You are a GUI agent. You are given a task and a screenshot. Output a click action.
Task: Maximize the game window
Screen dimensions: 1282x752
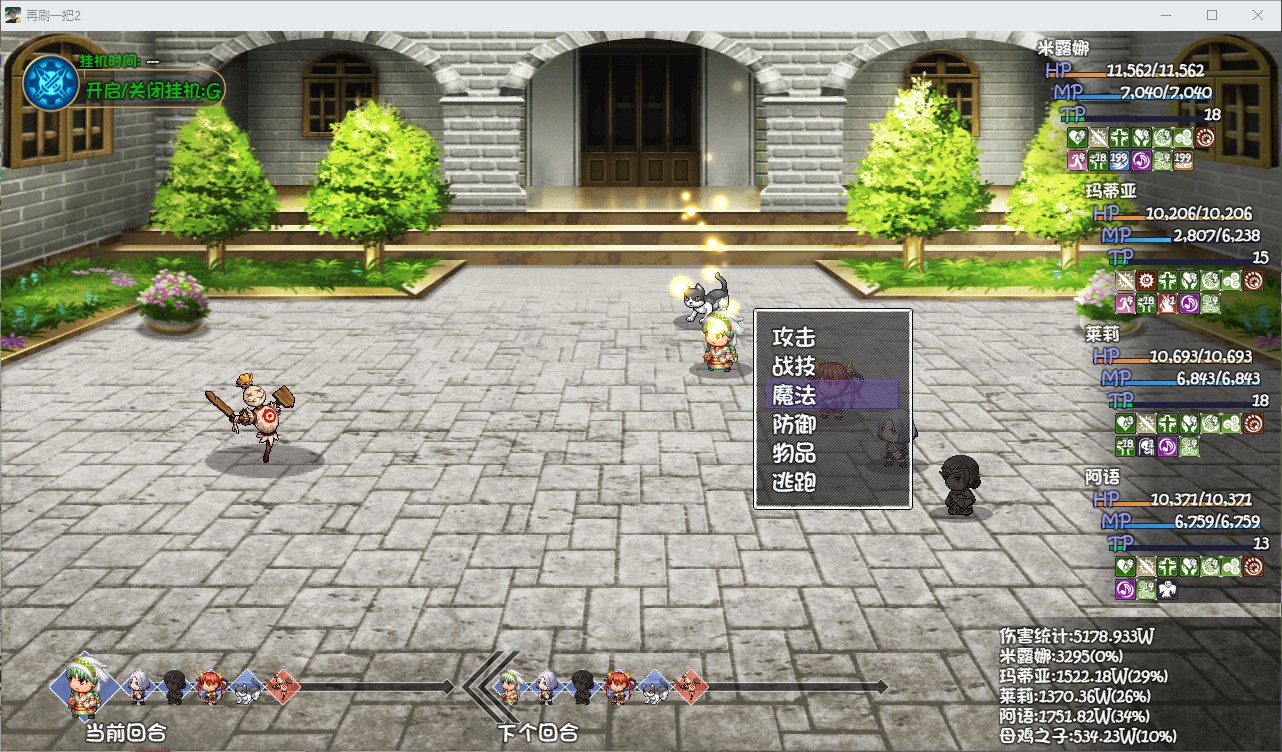pos(1212,15)
